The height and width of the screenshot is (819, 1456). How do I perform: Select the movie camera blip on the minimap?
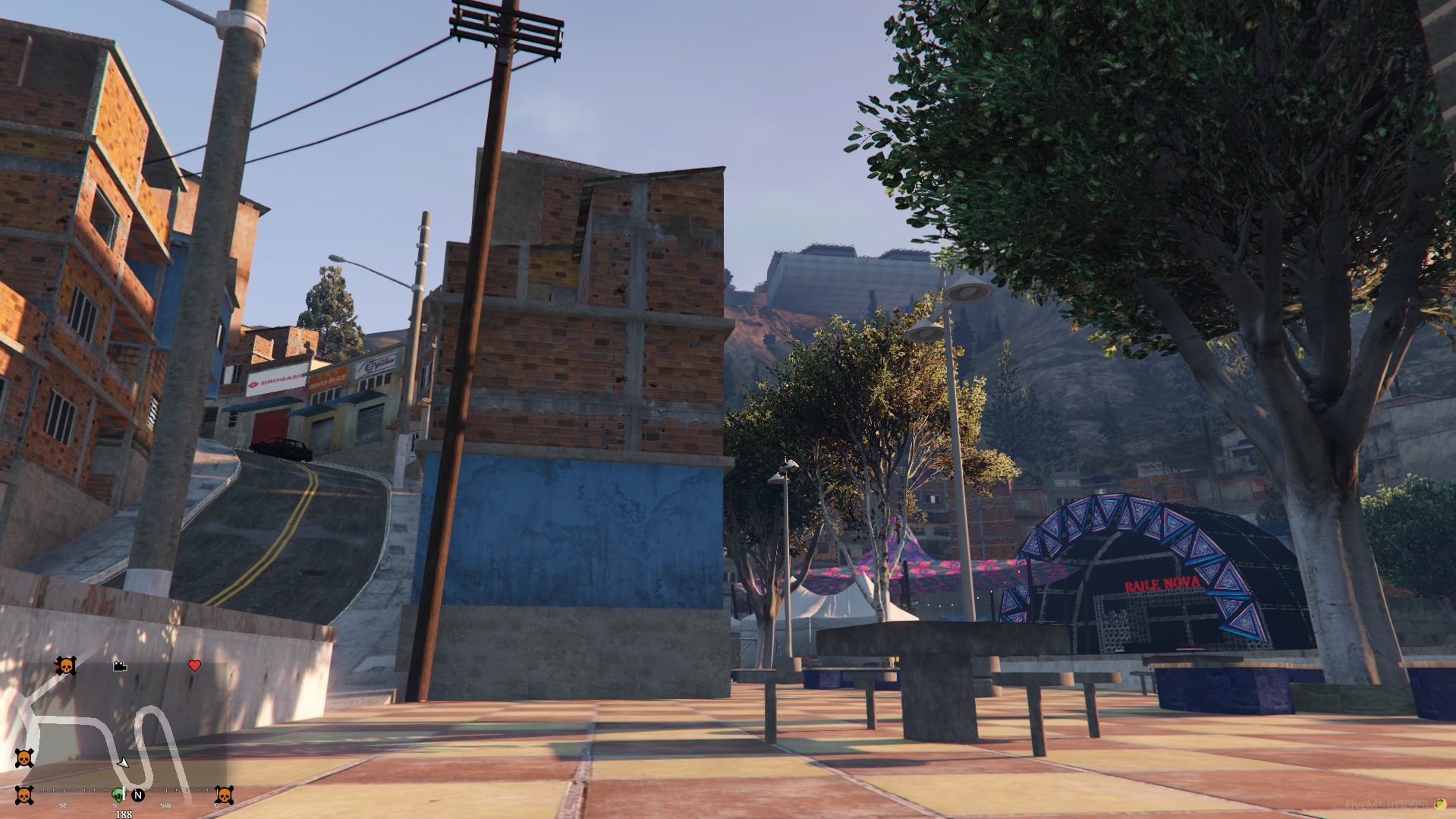(x=120, y=666)
